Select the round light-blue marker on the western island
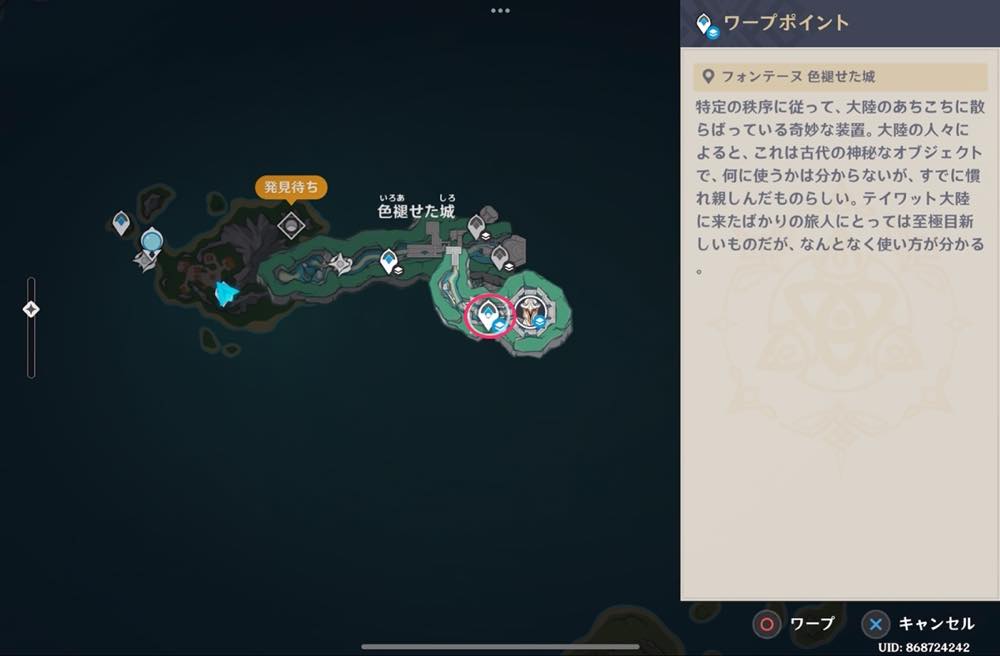Screen dimensions: 1000x656 coord(152,240)
